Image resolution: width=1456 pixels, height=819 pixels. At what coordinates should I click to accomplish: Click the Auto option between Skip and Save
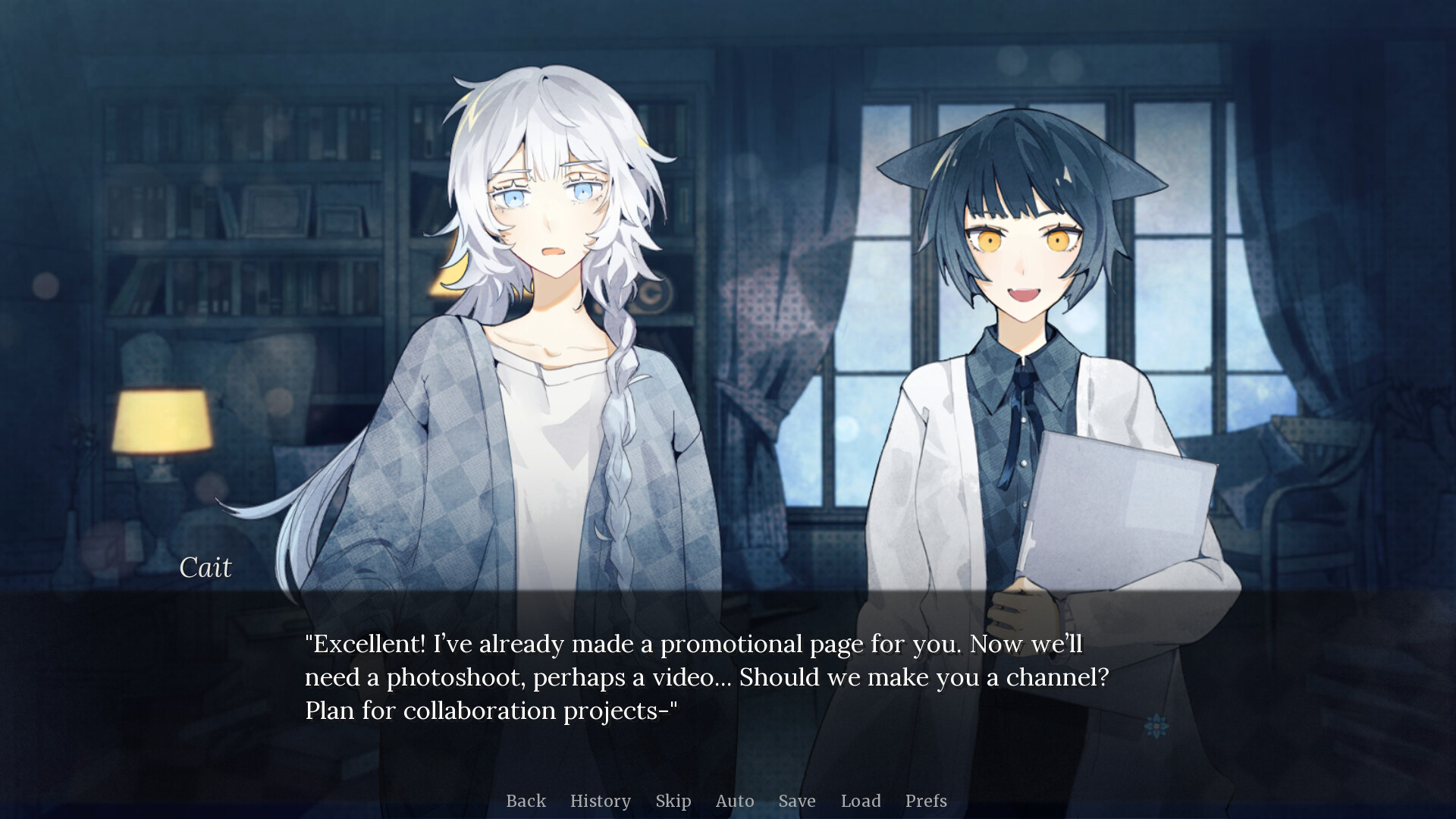734,801
